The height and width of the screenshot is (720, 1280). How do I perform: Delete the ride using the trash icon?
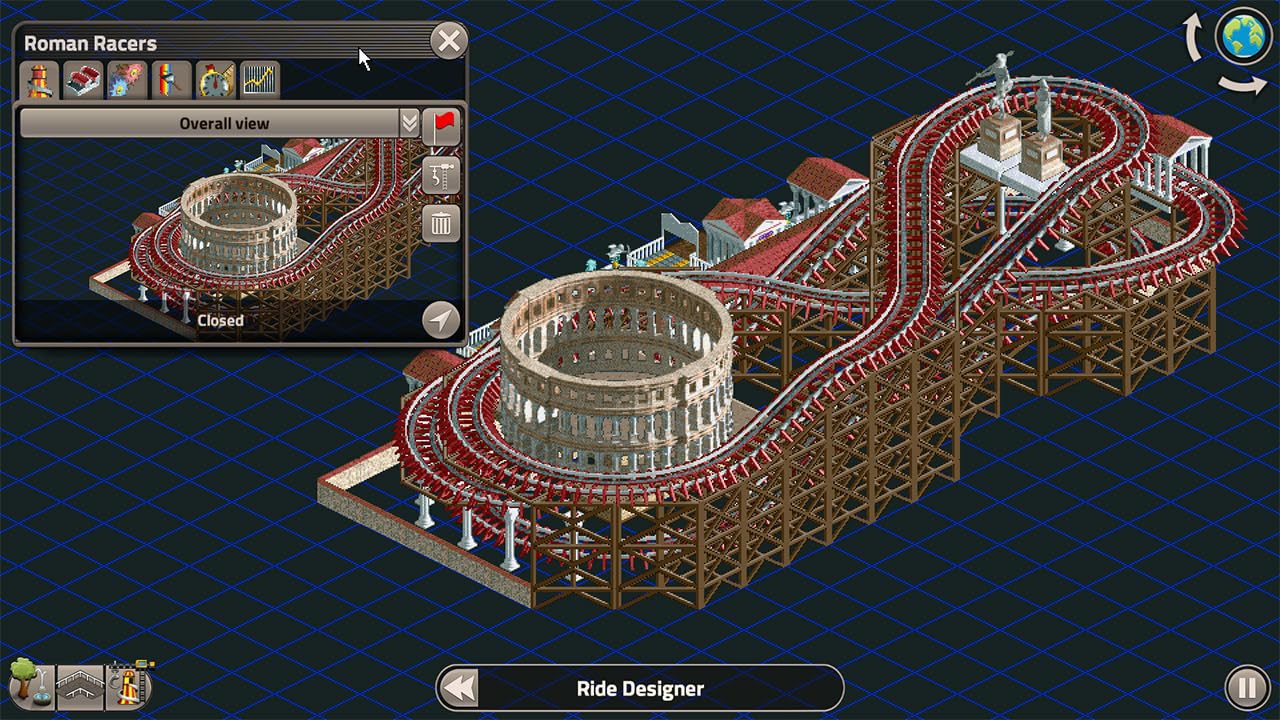point(440,222)
